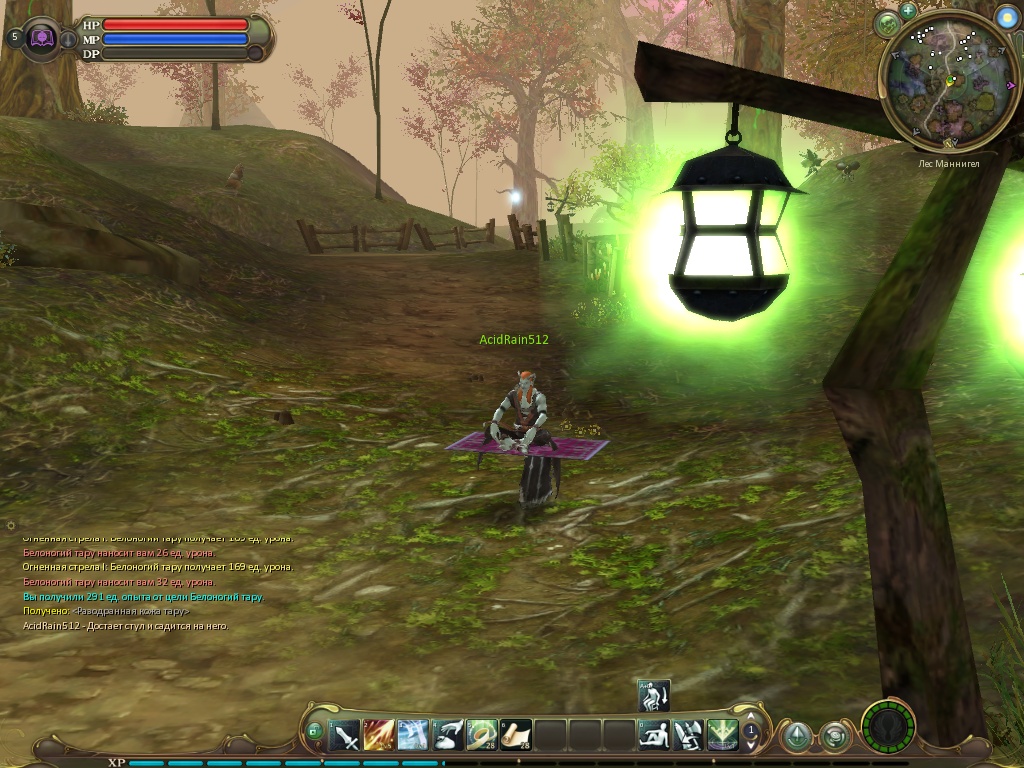Screen dimensions: 1024x768
Task: Click the winged flight gauge
Action: point(888,727)
